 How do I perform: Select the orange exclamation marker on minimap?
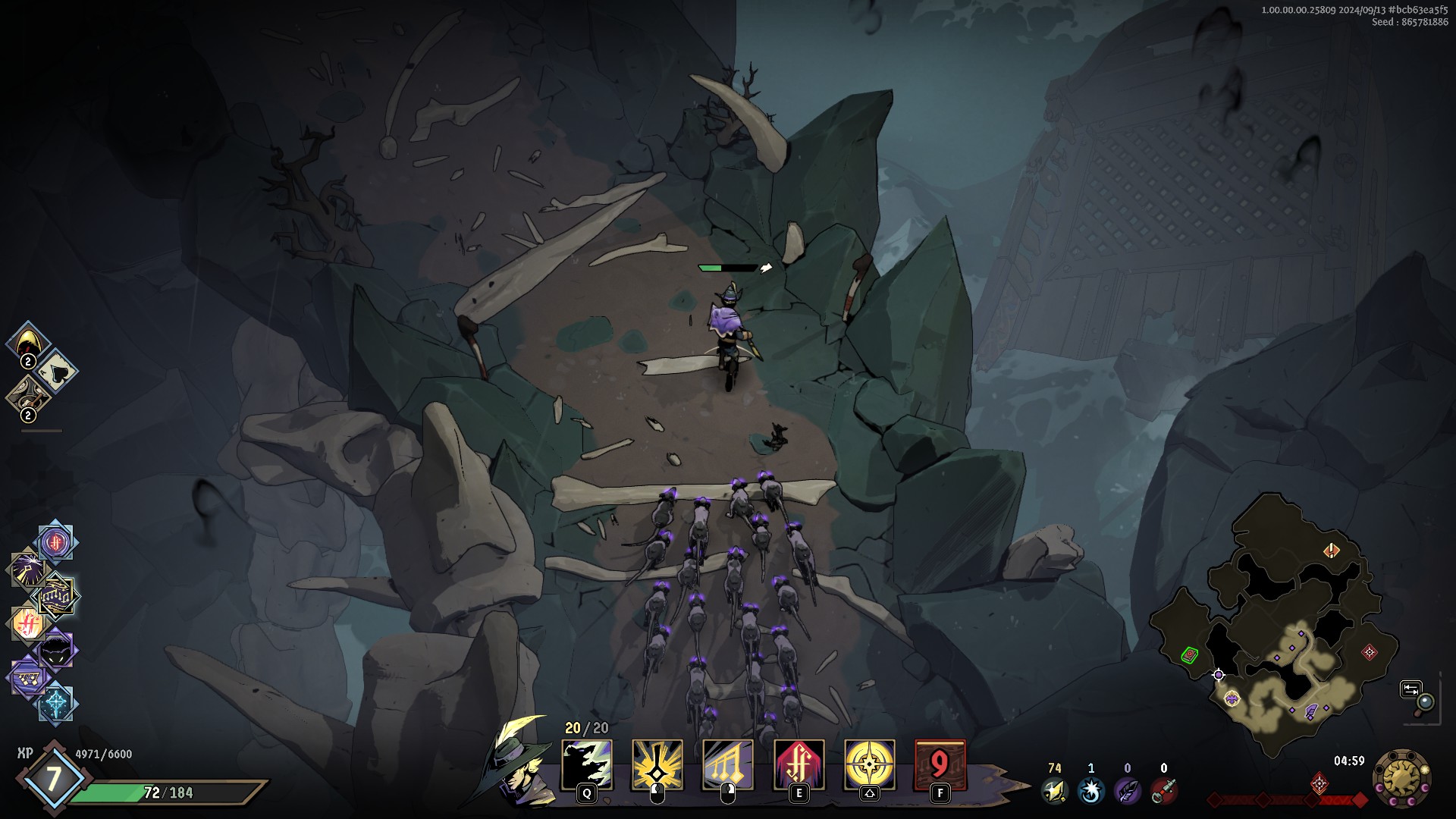point(1332,551)
